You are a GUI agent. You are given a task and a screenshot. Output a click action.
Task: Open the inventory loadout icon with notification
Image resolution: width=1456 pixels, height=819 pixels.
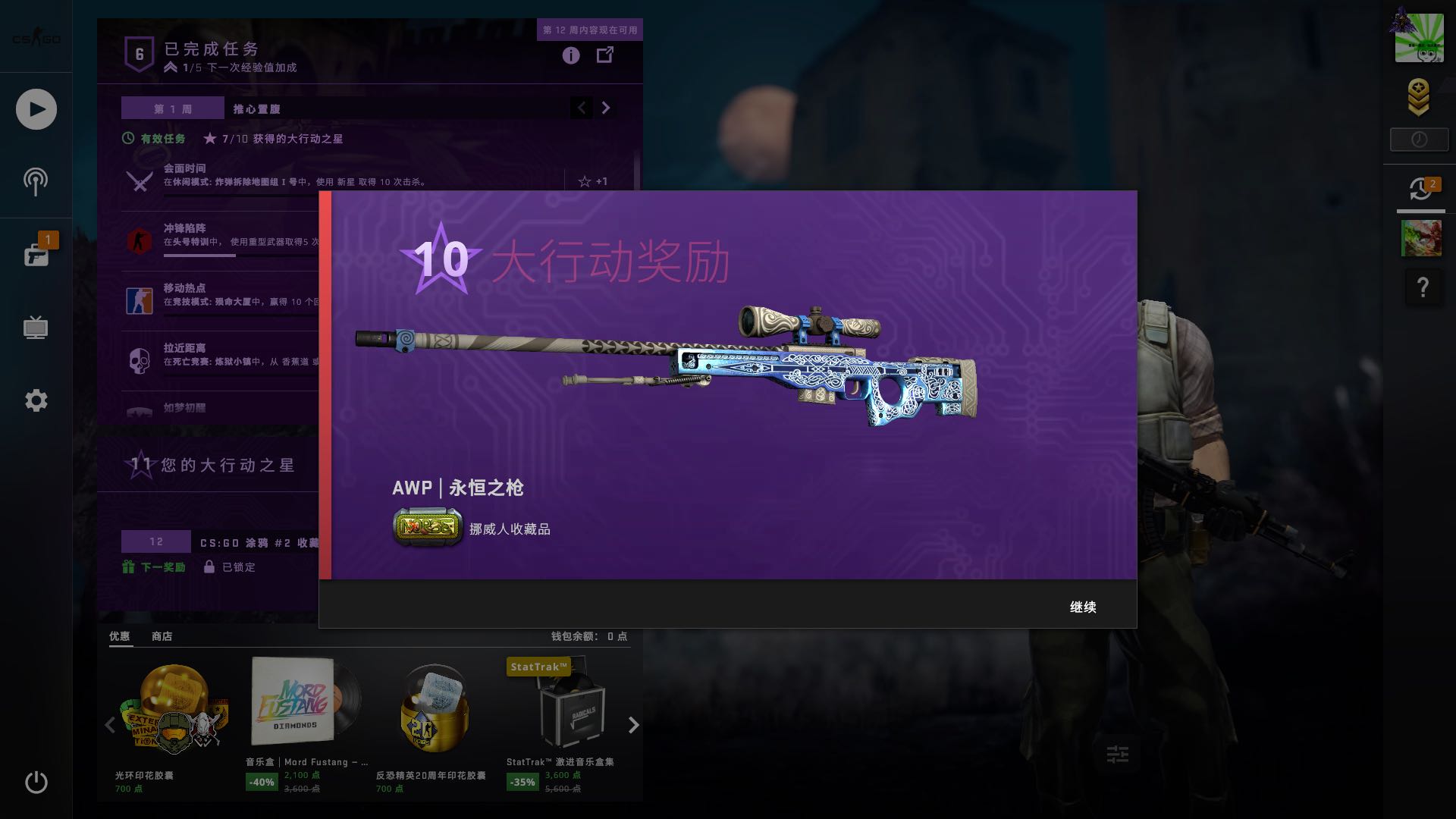tap(36, 254)
